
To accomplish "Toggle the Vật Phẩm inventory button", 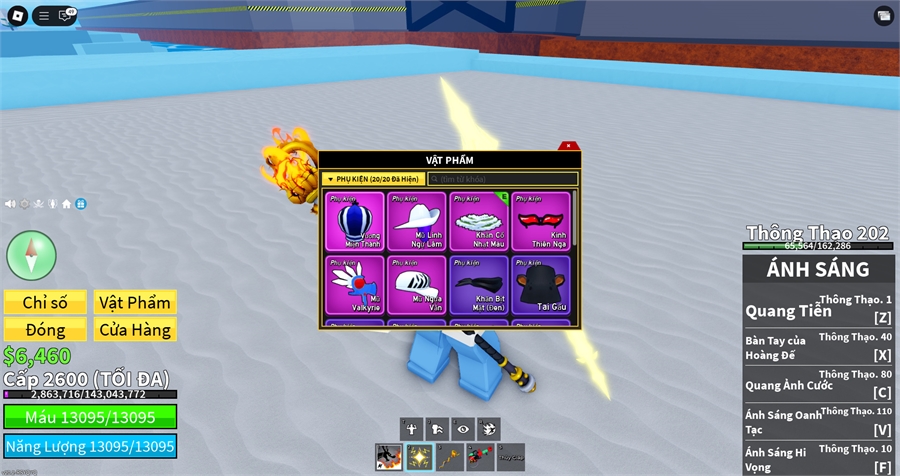I will point(134,302).
